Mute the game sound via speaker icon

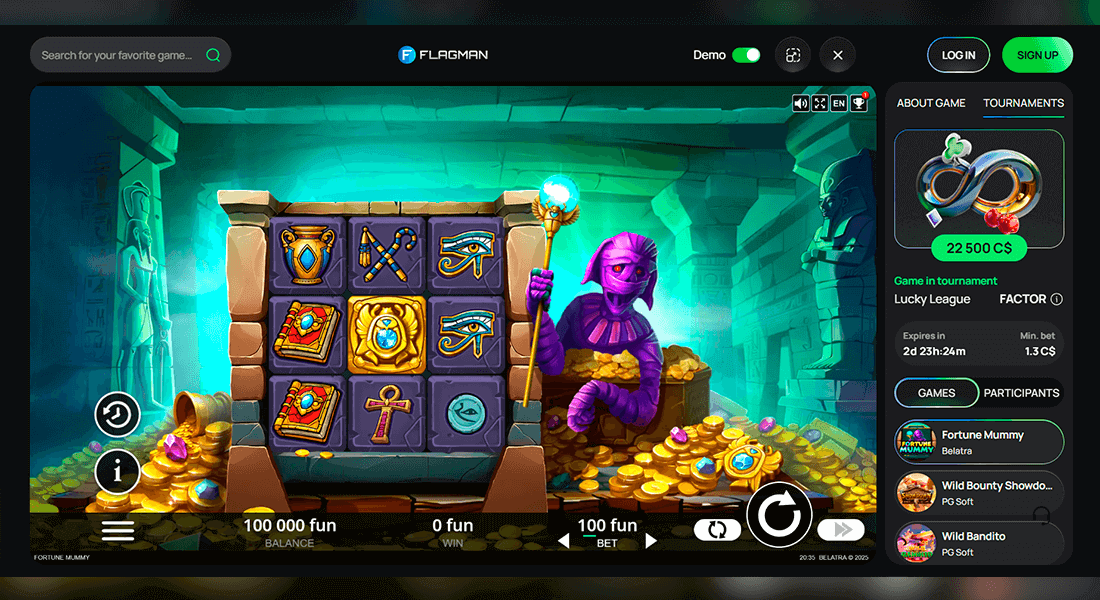pyautogui.click(x=801, y=103)
